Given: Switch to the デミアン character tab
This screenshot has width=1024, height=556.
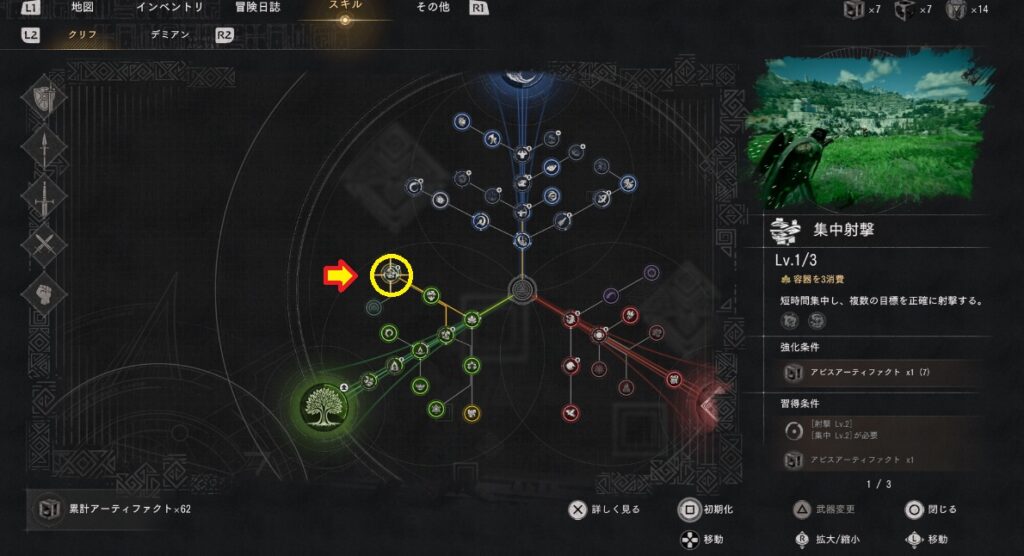Looking at the screenshot, I should pyautogui.click(x=170, y=34).
